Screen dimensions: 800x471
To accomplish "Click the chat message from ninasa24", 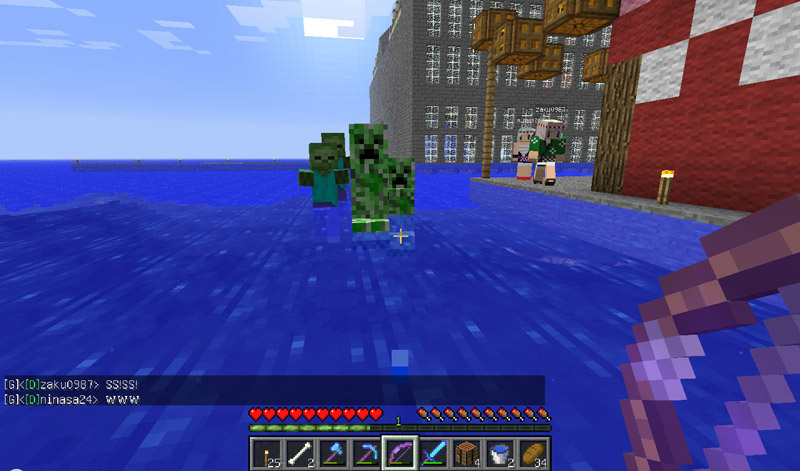I will pyautogui.click(x=70, y=399).
